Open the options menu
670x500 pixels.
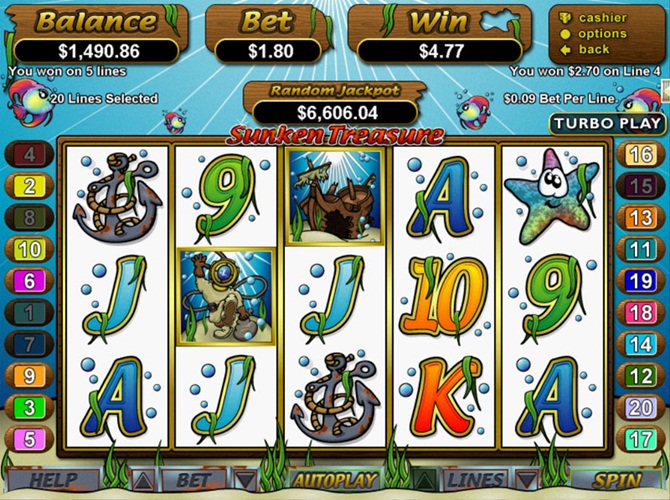click(x=602, y=34)
